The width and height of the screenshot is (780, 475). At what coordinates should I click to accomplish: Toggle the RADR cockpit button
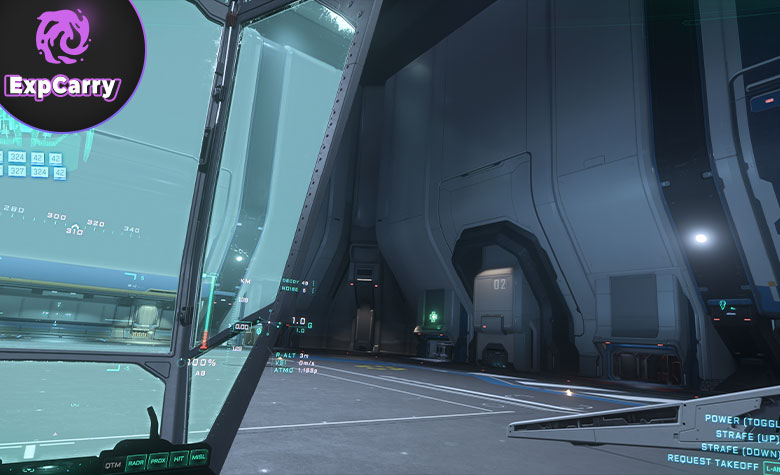[135, 462]
